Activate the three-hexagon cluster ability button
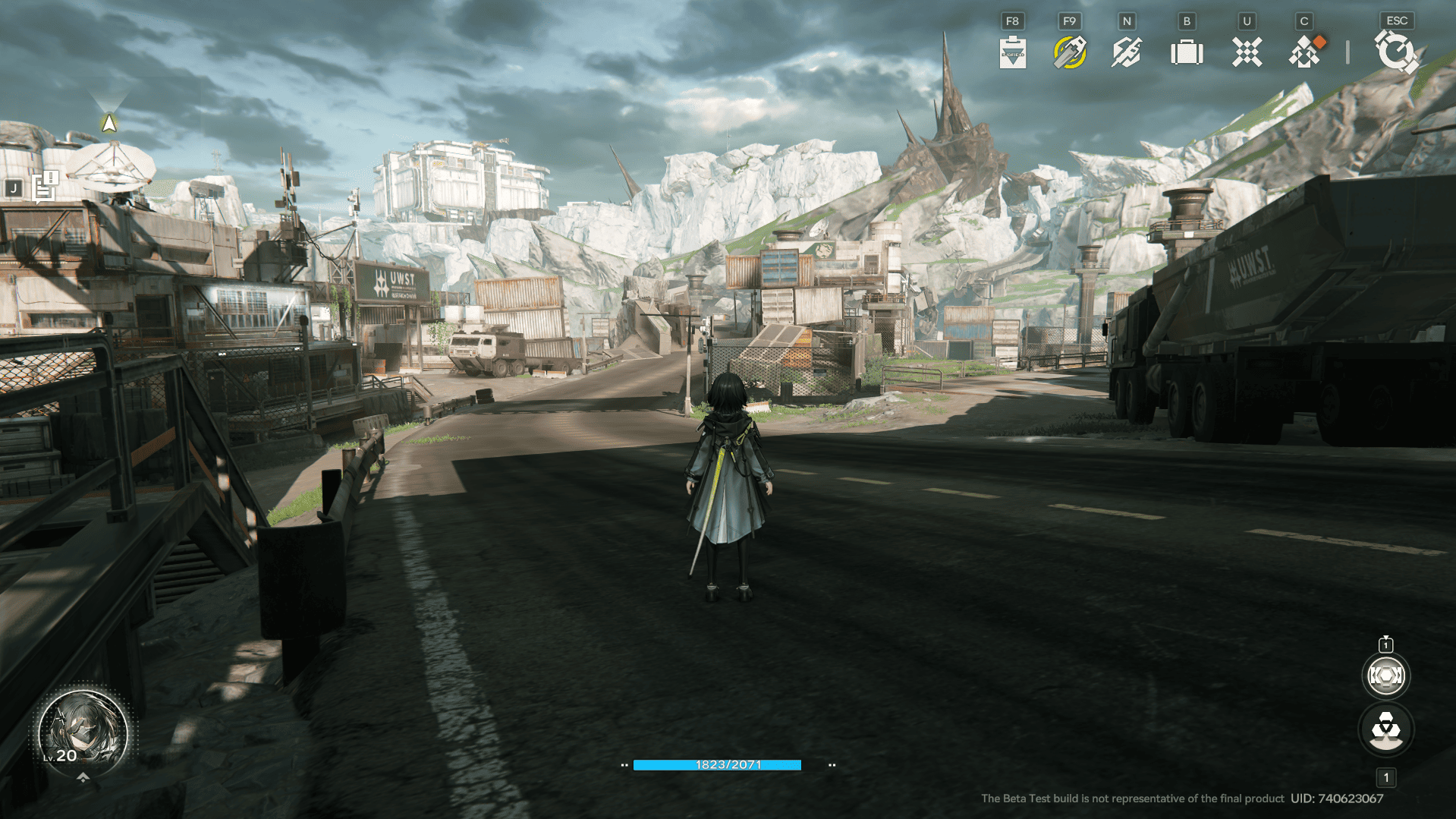The height and width of the screenshot is (819, 1456). coord(1385,729)
